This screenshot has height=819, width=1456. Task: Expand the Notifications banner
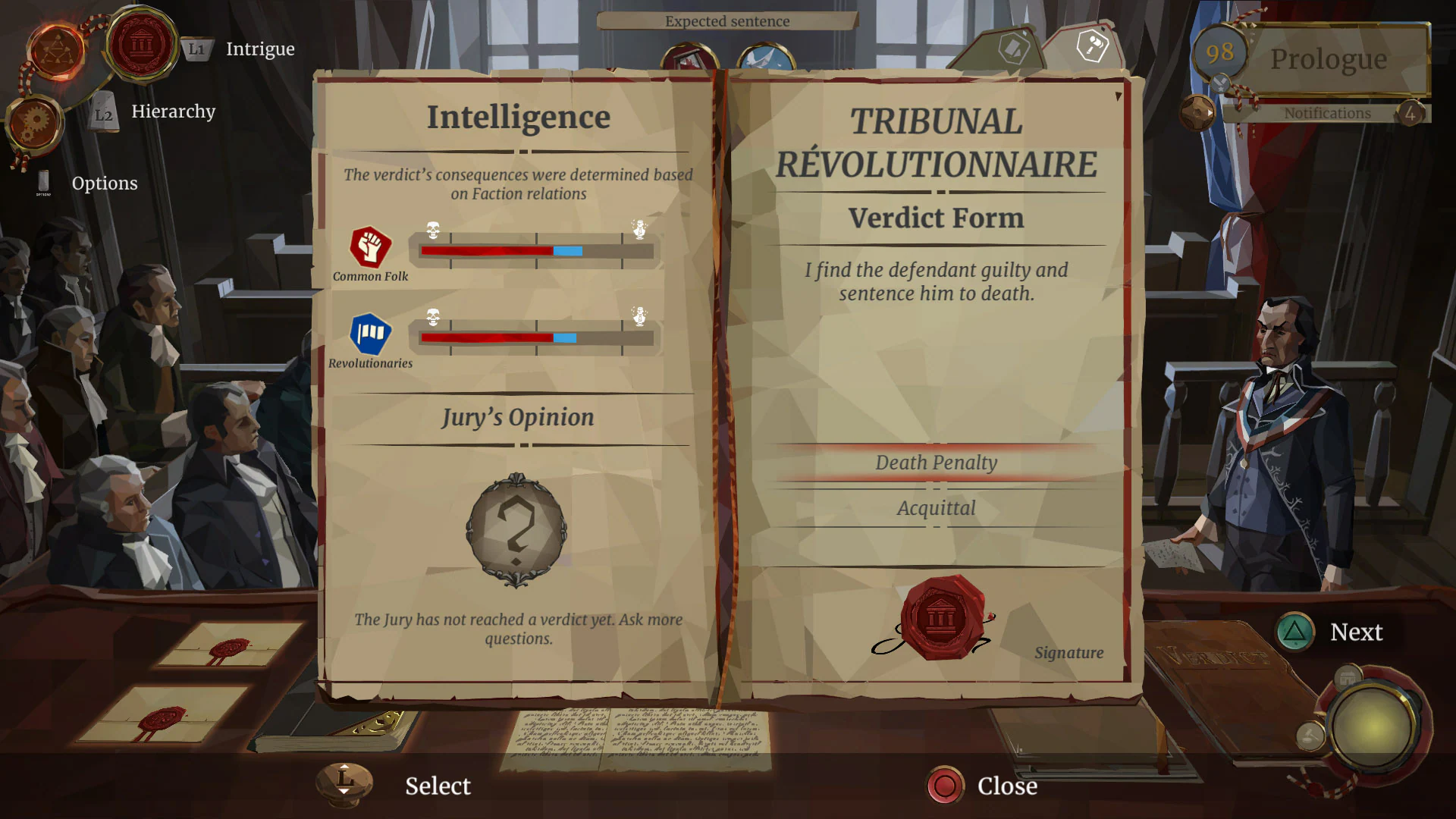(x=1327, y=113)
